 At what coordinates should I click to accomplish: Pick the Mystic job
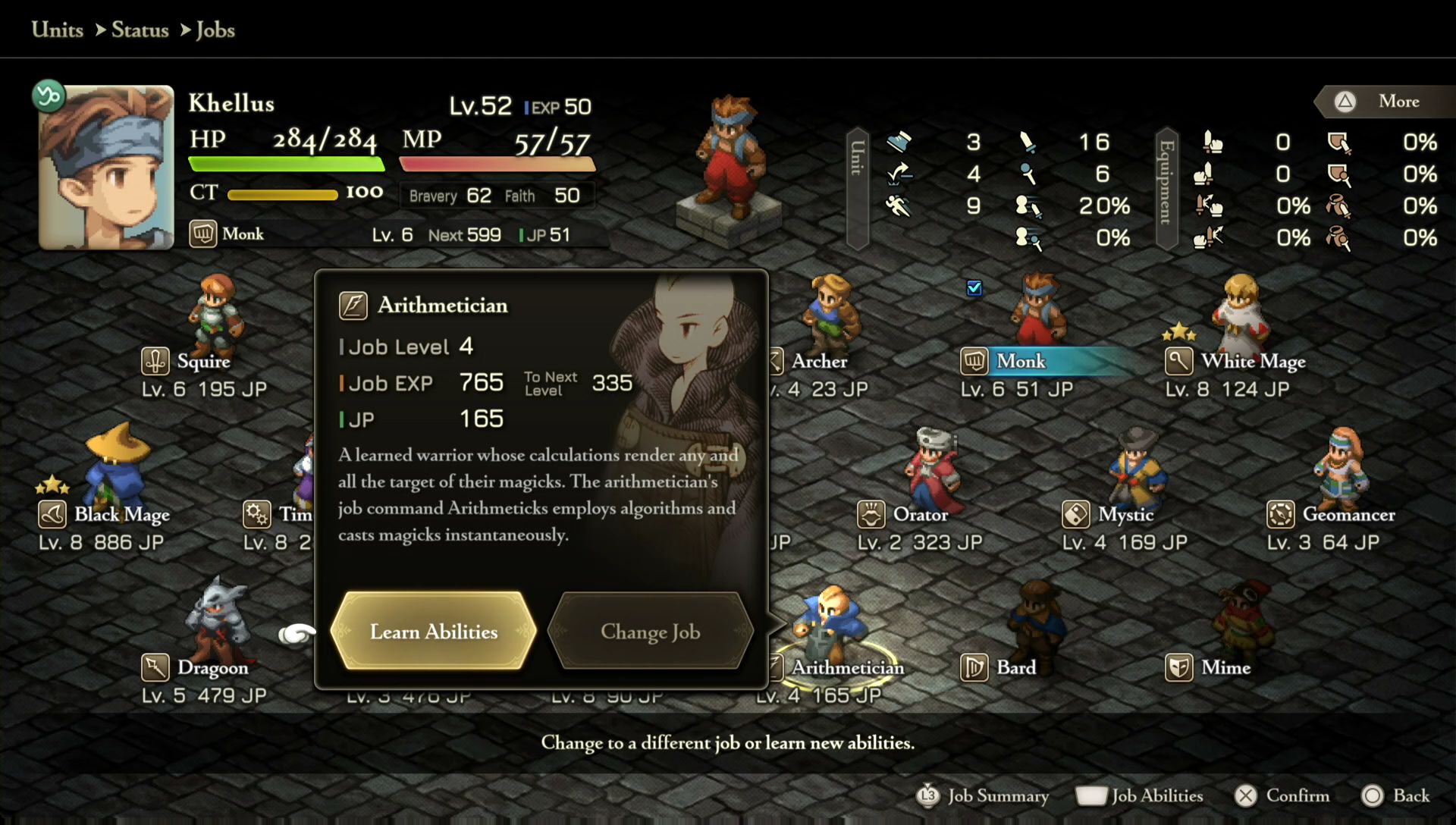point(1125,514)
